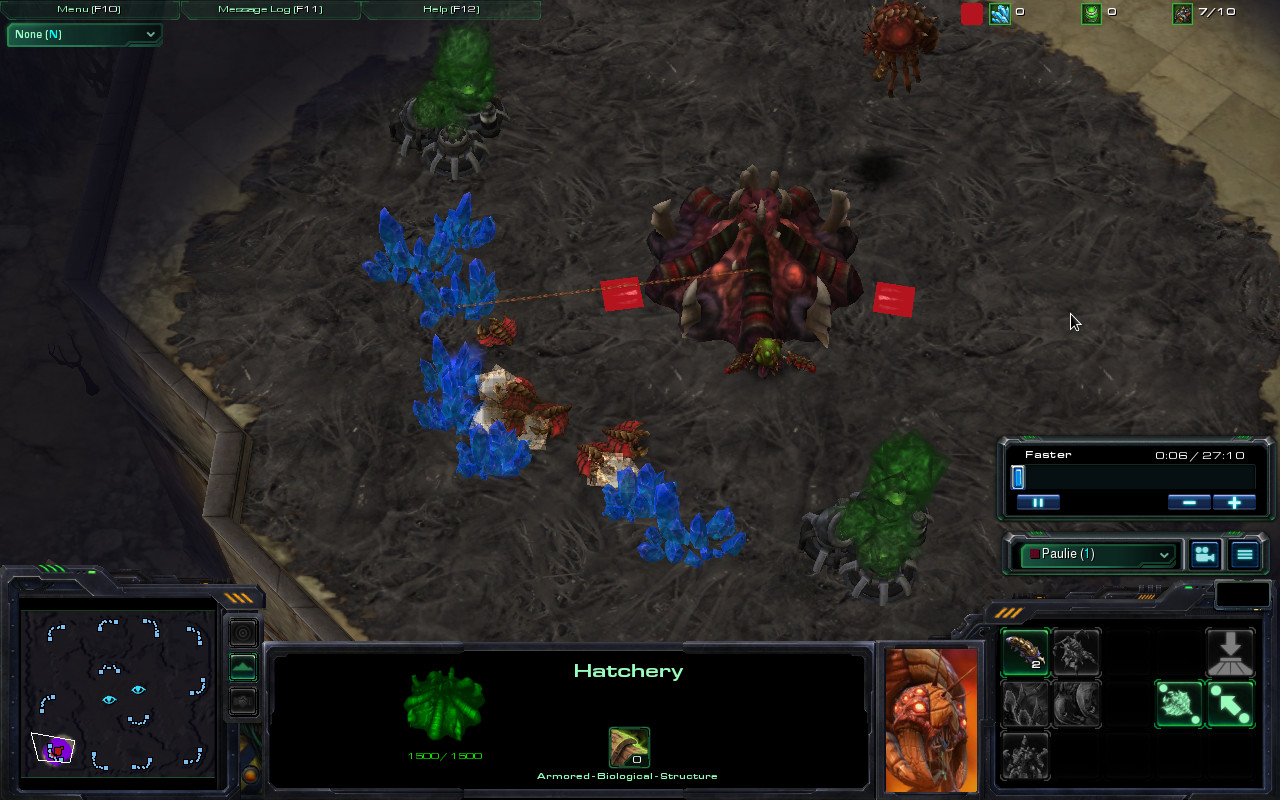The image size is (1280, 800).
Task: Set rally point with arrow icon
Action: [1230, 704]
